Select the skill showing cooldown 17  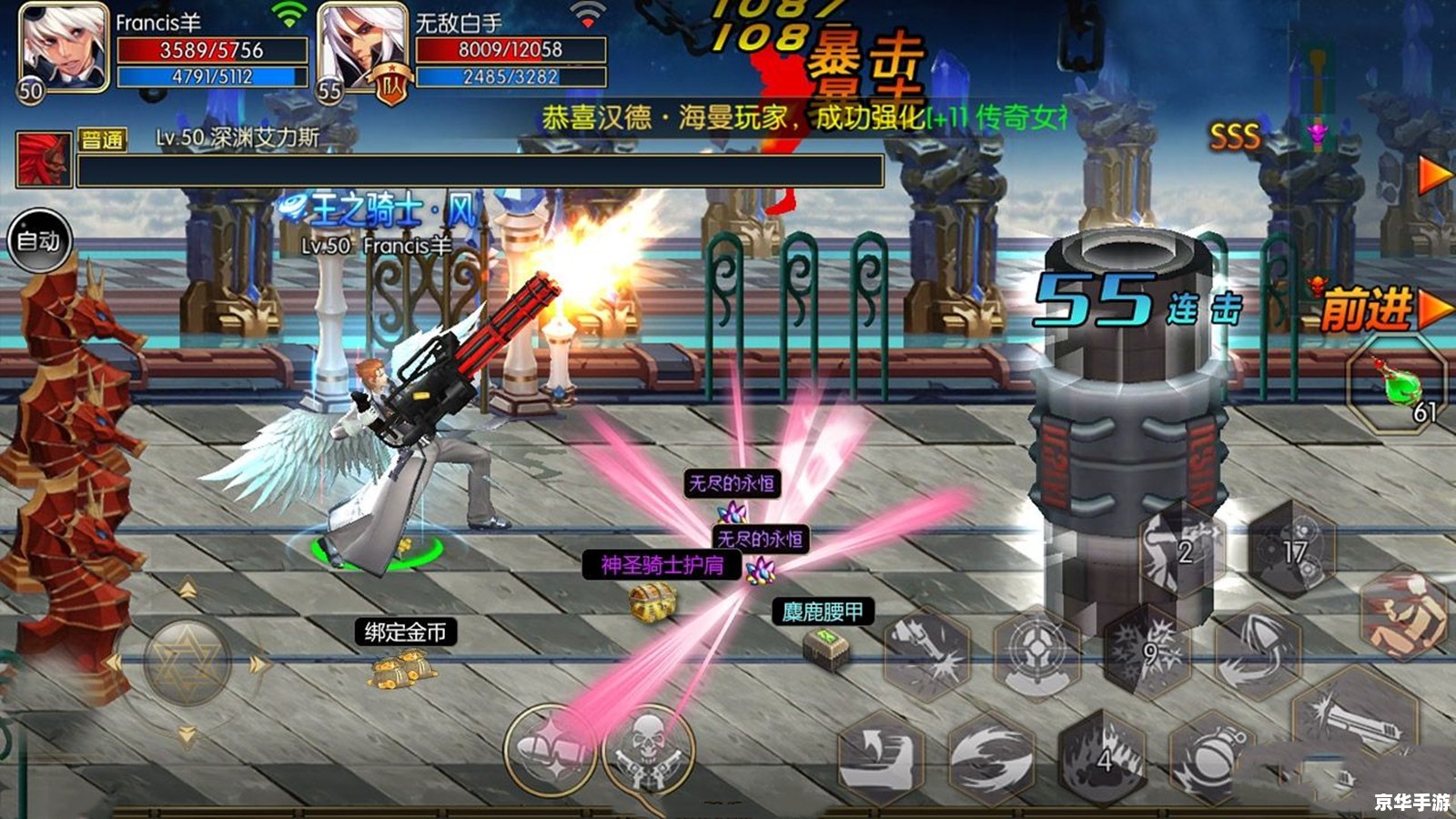tap(1292, 551)
